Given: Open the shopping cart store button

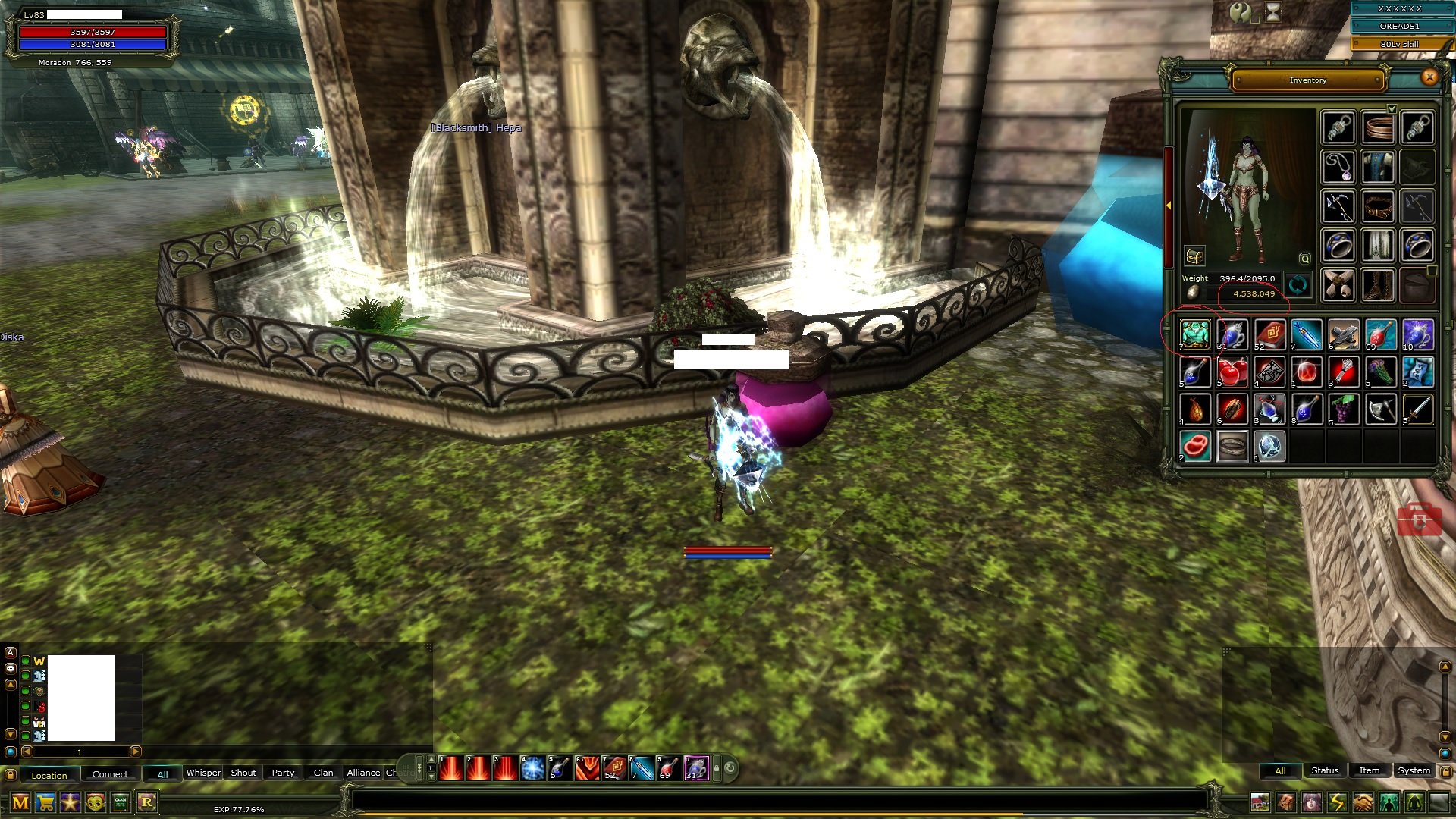Looking at the screenshot, I should (x=45, y=802).
